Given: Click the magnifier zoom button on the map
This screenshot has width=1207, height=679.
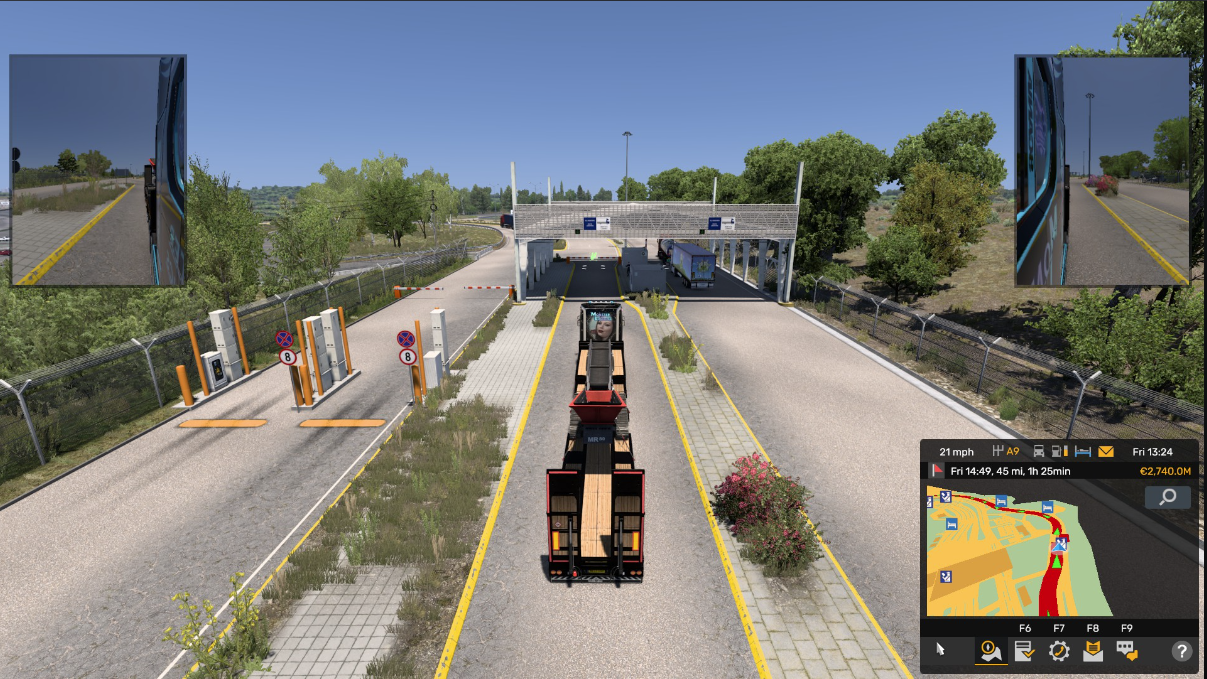Looking at the screenshot, I should click(1167, 497).
